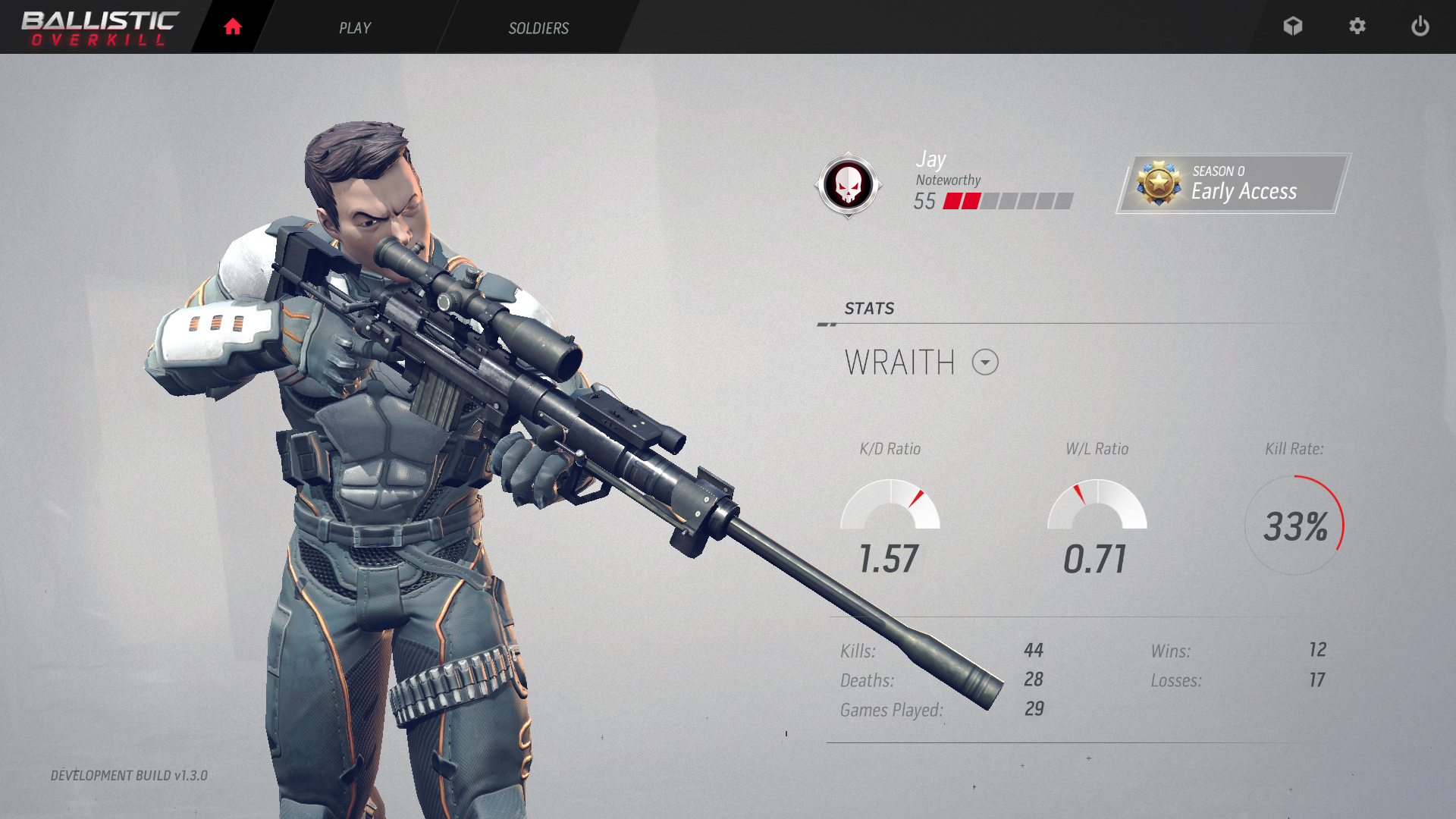Click Jay's skull rank emblem

pyautogui.click(x=849, y=184)
